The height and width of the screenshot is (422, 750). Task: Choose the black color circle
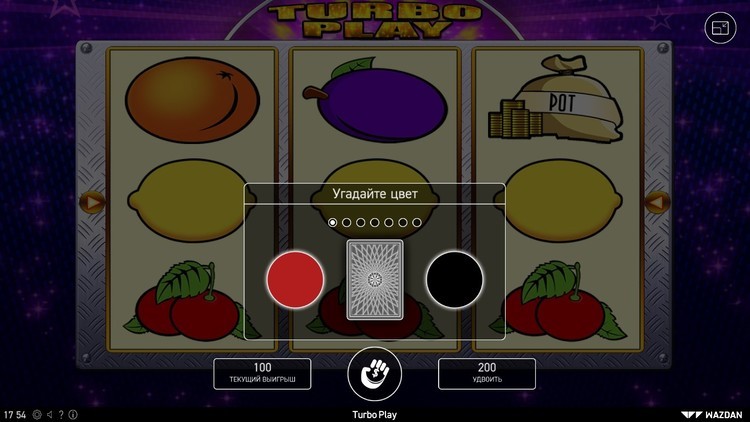click(x=454, y=280)
